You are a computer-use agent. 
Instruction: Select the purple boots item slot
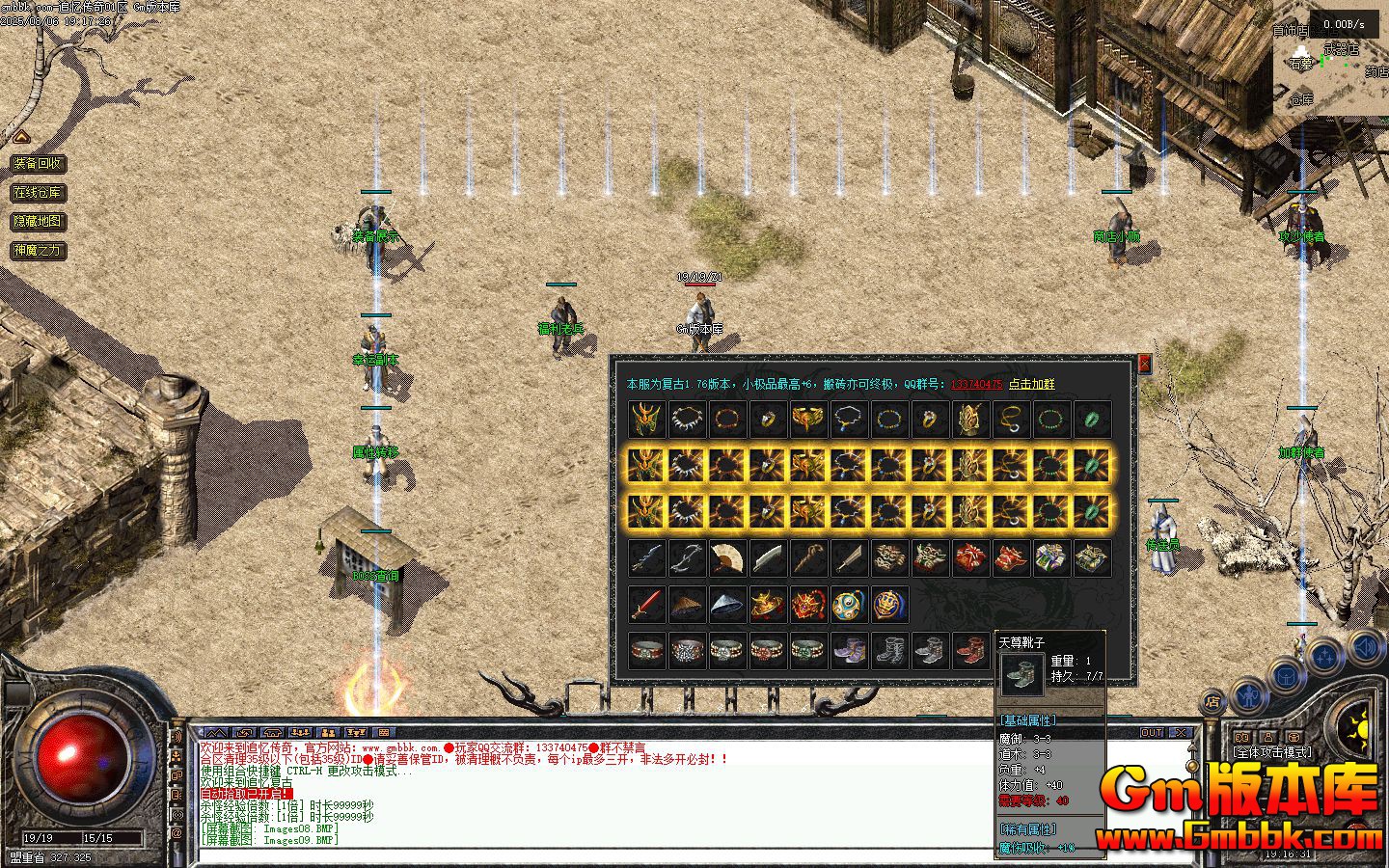847,650
